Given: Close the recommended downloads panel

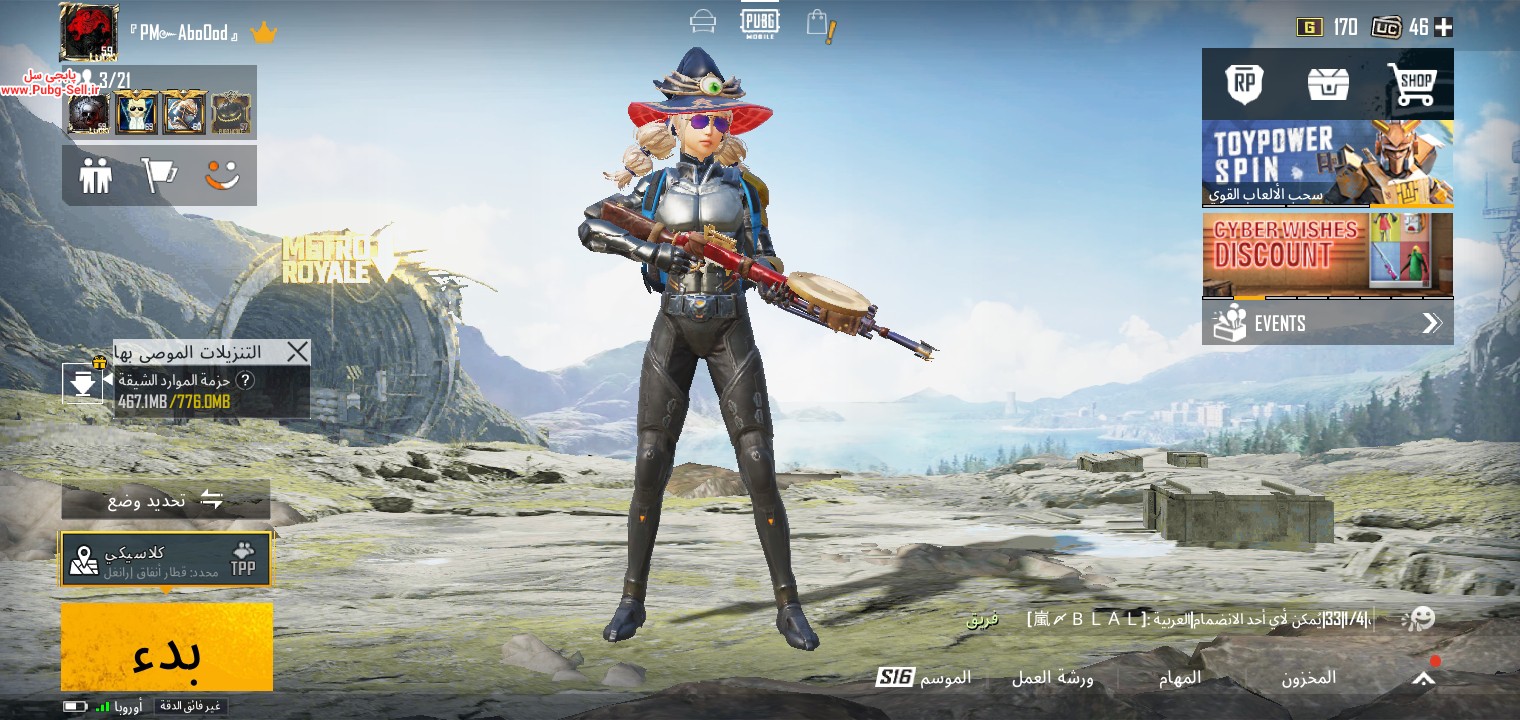Looking at the screenshot, I should [x=297, y=351].
